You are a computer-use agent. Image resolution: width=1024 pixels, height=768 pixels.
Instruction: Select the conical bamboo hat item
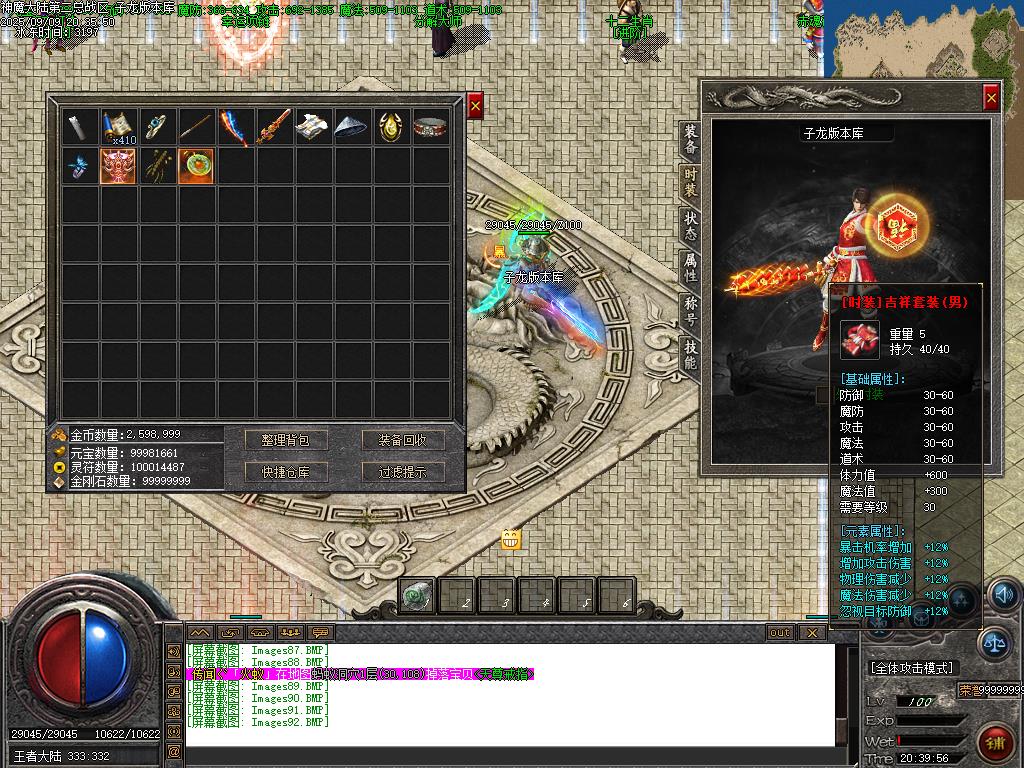351,126
